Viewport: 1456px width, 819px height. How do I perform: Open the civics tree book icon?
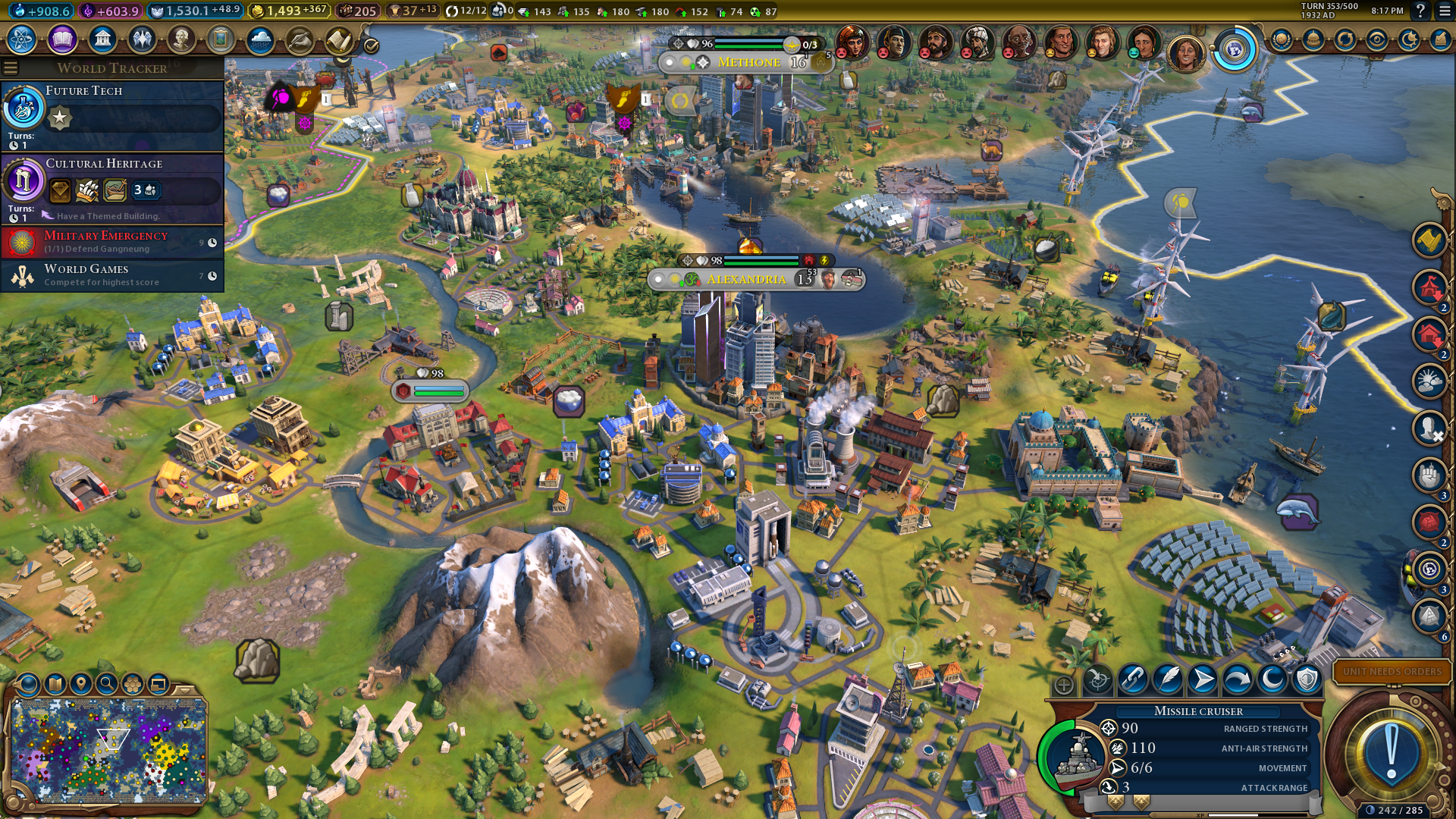(62, 39)
